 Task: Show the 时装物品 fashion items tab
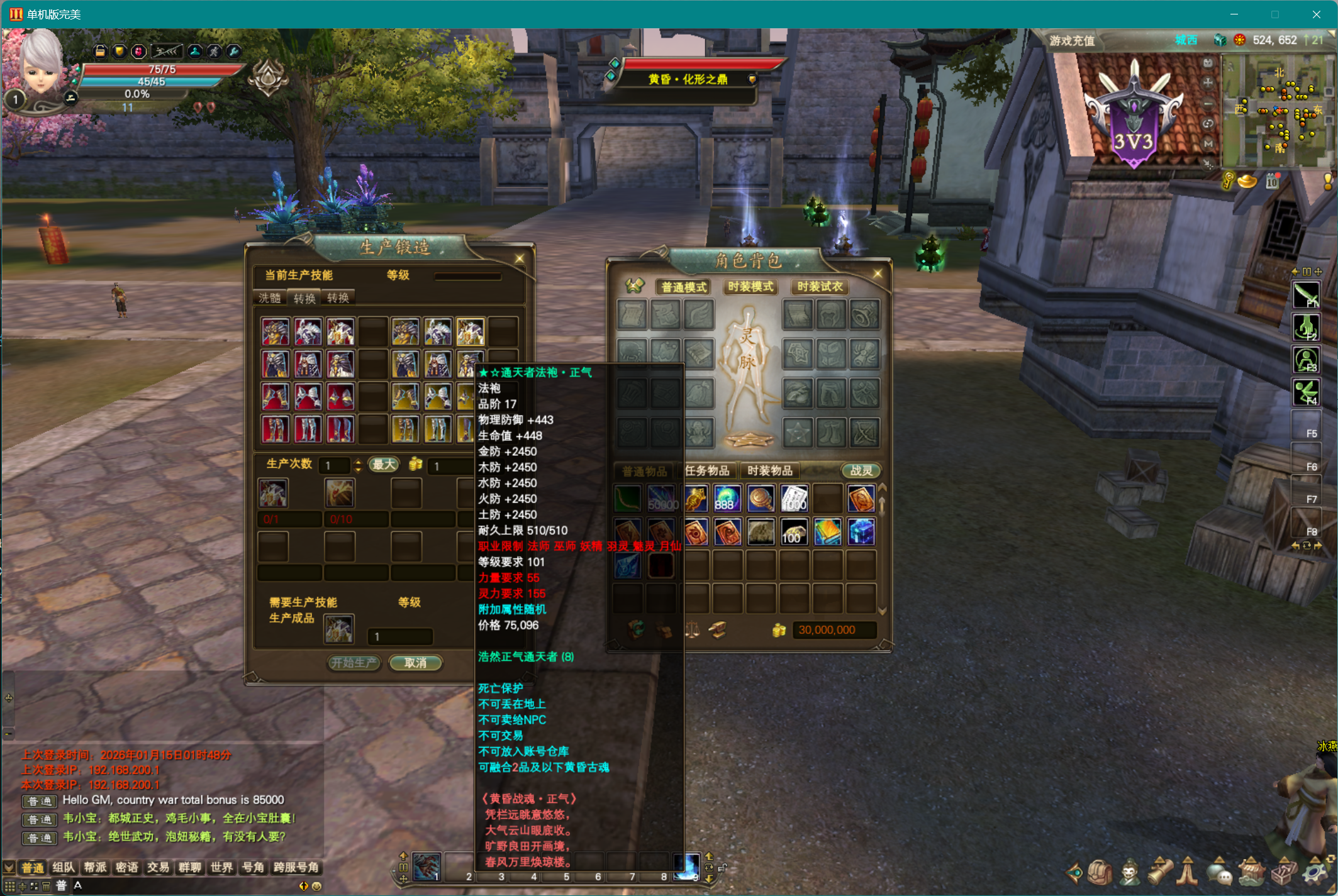click(x=769, y=470)
